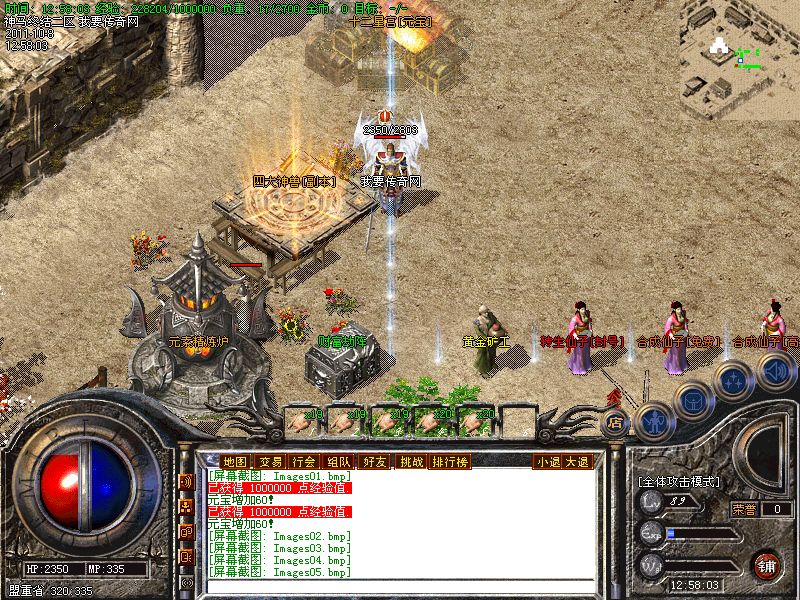The width and height of the screenshot is (800, 600).
Task: Open the 行会 guild panel
Action: coord(304,461)
